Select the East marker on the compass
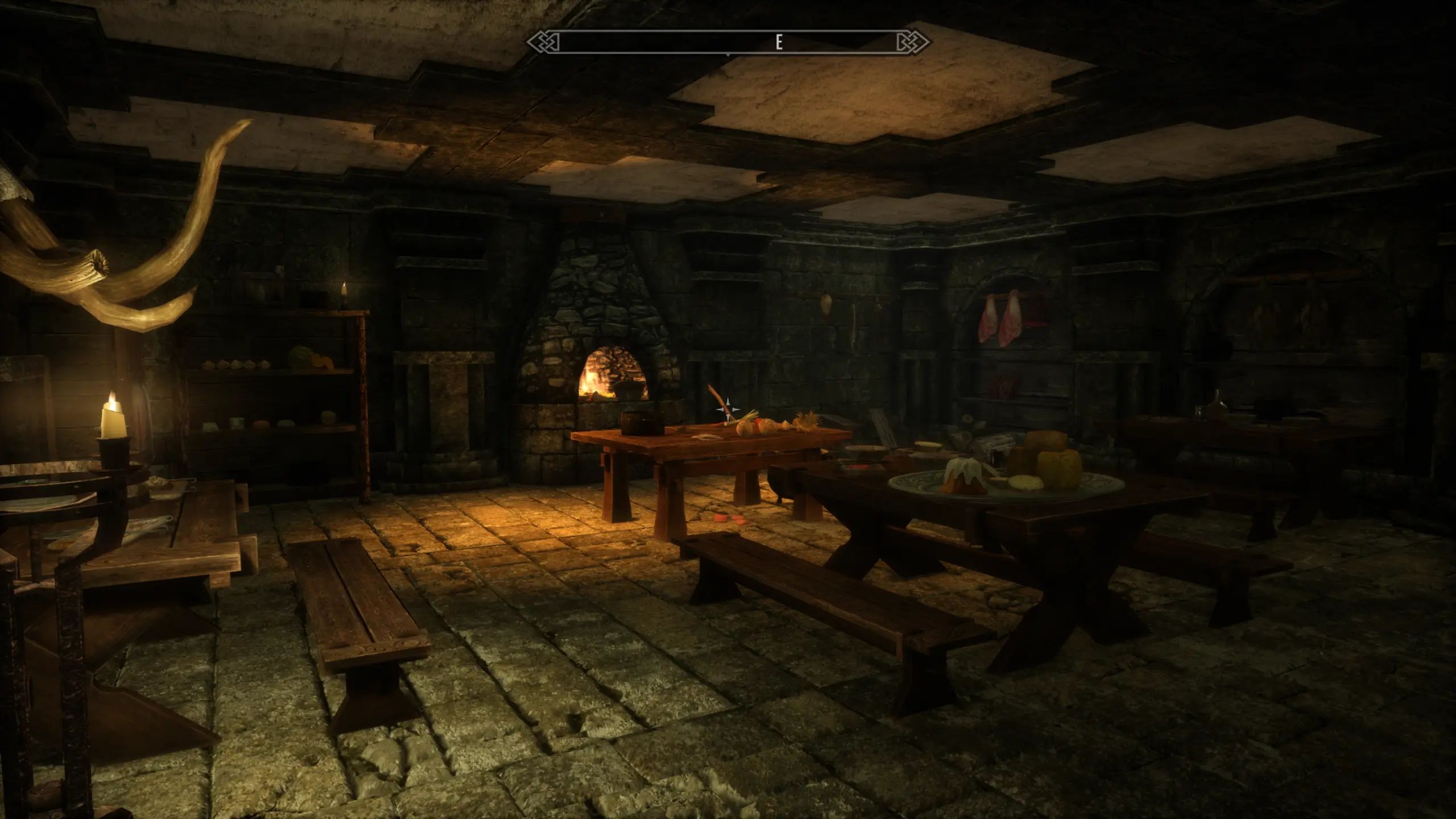This screenshot has width=1456, height=819. [779, 43]
